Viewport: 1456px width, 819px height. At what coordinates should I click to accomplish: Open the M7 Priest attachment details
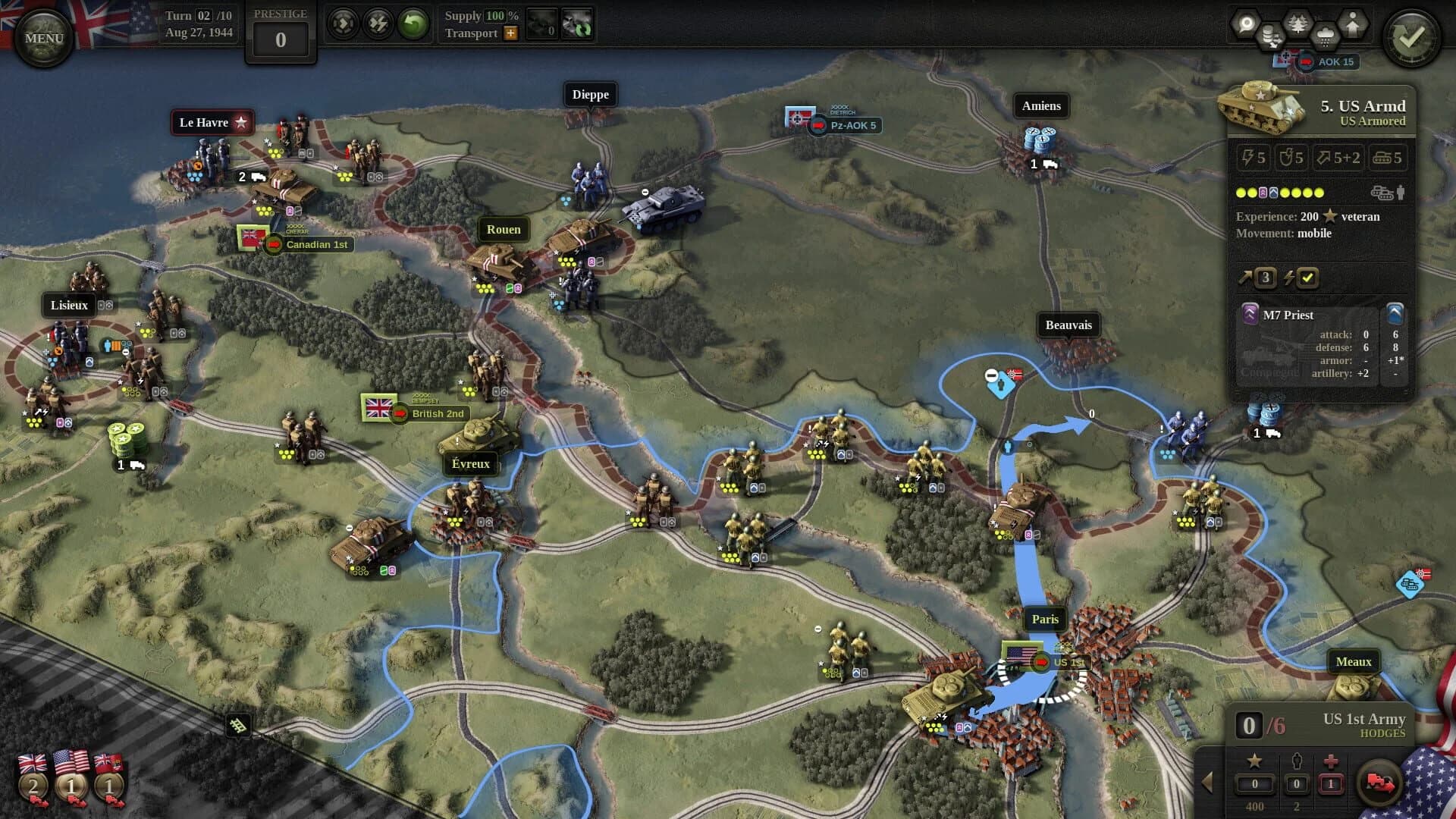click(1291, 315)
